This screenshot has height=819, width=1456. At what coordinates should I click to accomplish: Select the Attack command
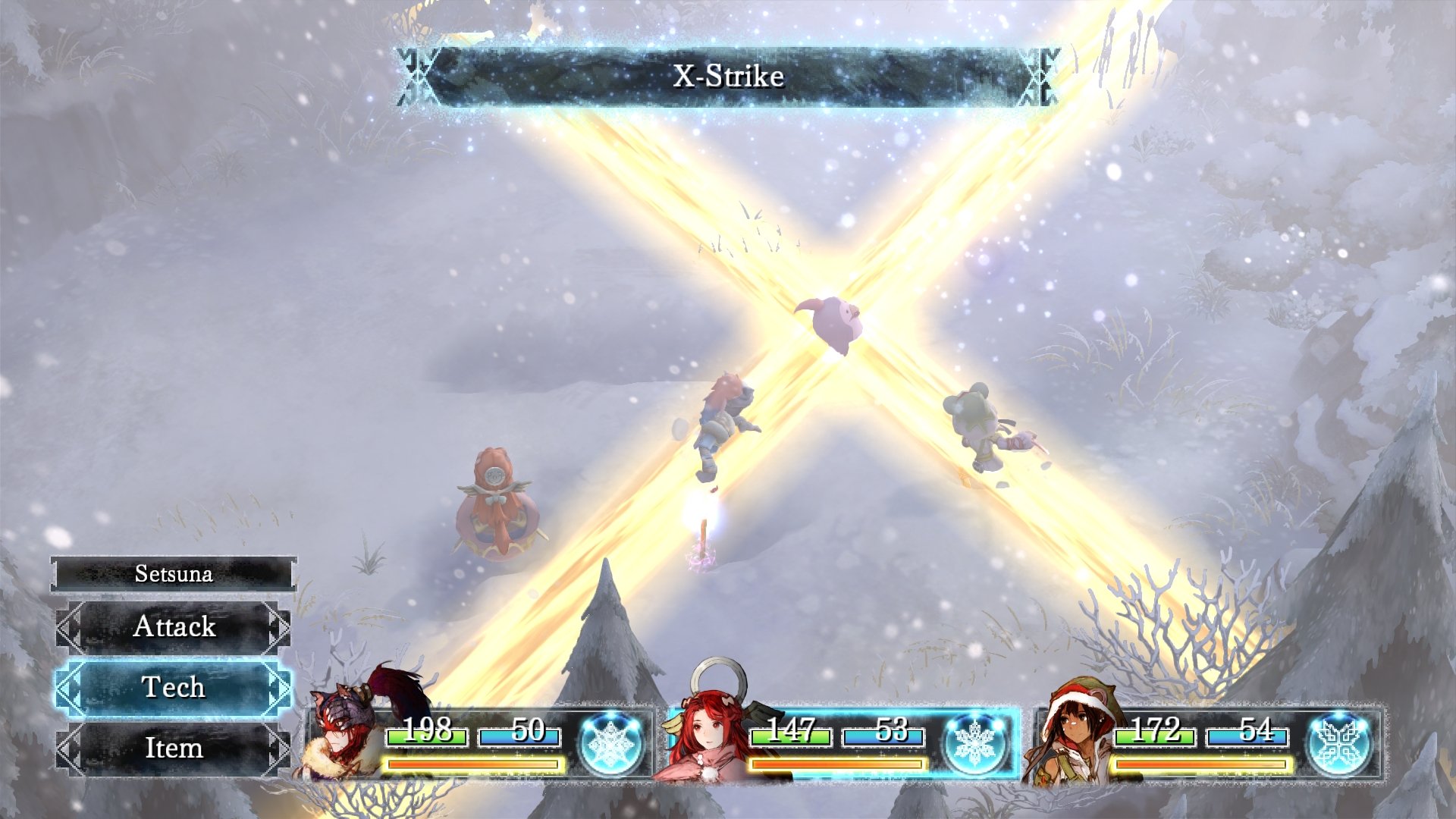174,626
